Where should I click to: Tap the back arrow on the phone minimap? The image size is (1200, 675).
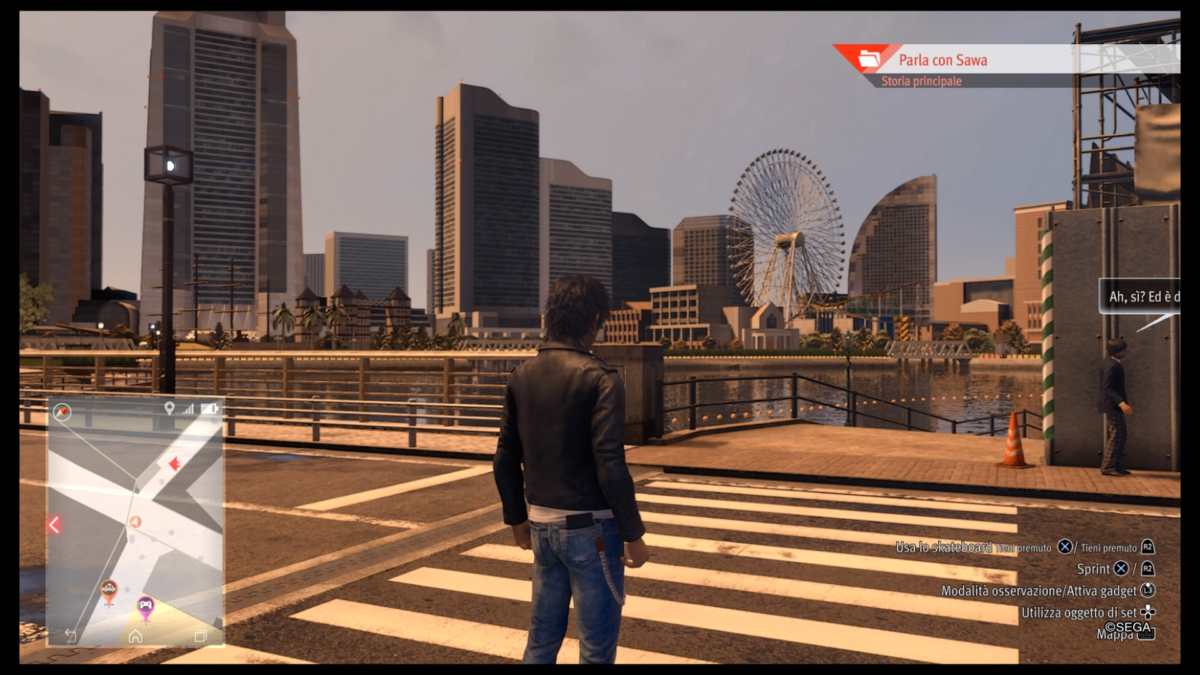[71, 636]
